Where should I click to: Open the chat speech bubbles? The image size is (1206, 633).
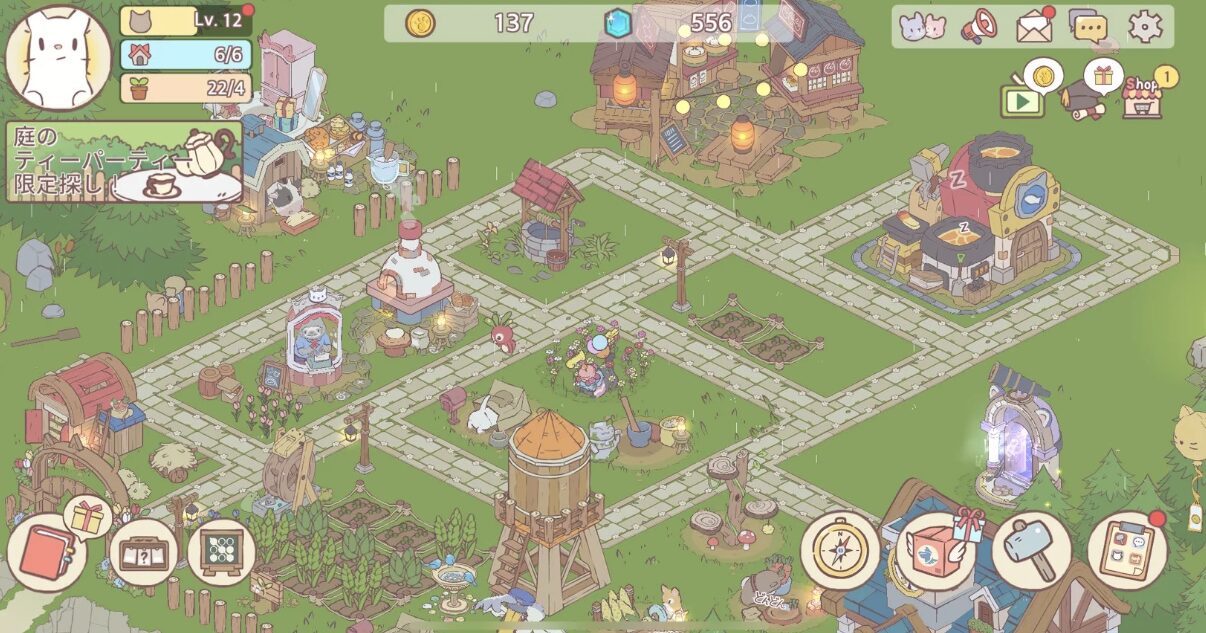[x=1088, y=26]
